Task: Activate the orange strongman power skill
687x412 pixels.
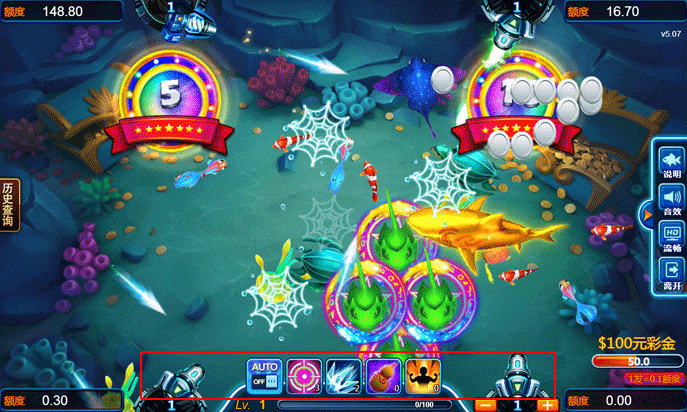Action: pos(423,375)
